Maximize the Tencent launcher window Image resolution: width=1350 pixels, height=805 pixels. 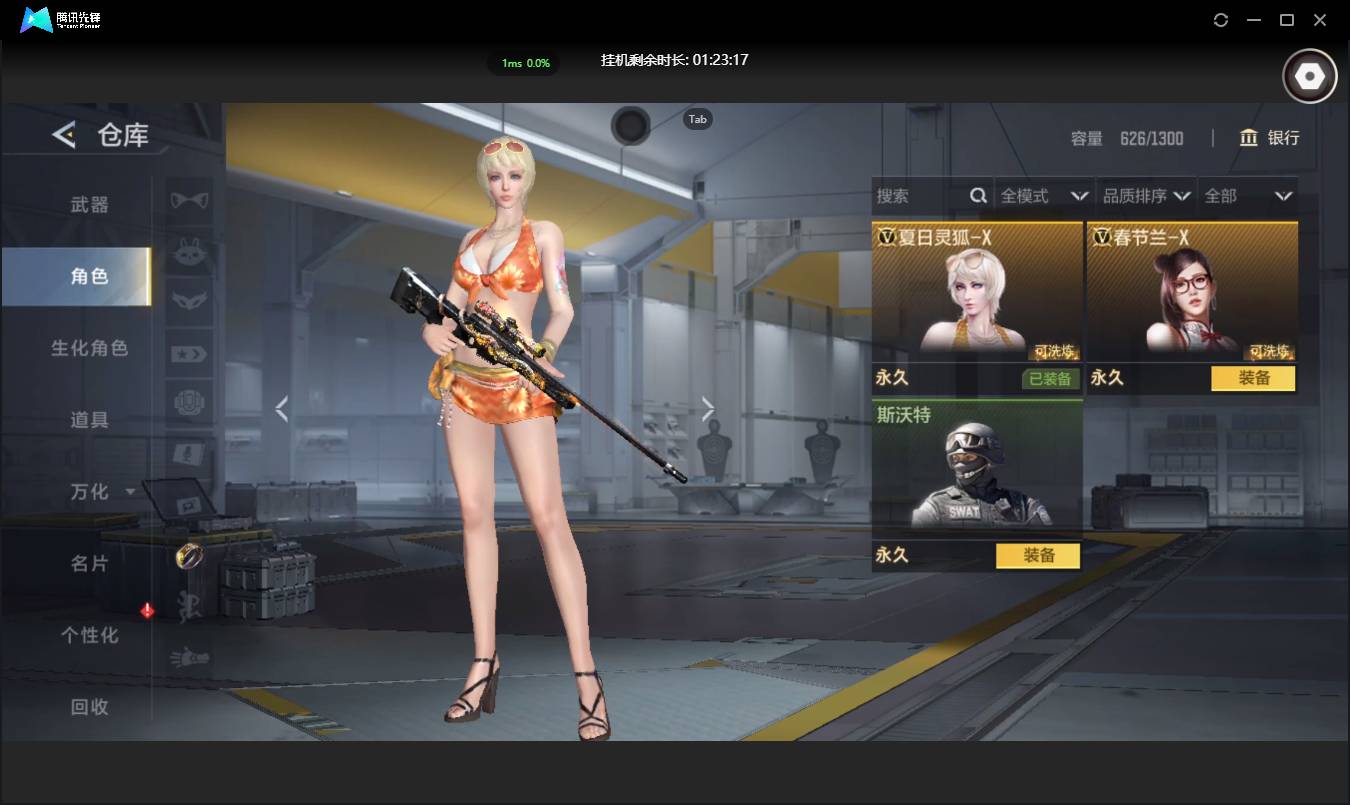pos(1287,20)
